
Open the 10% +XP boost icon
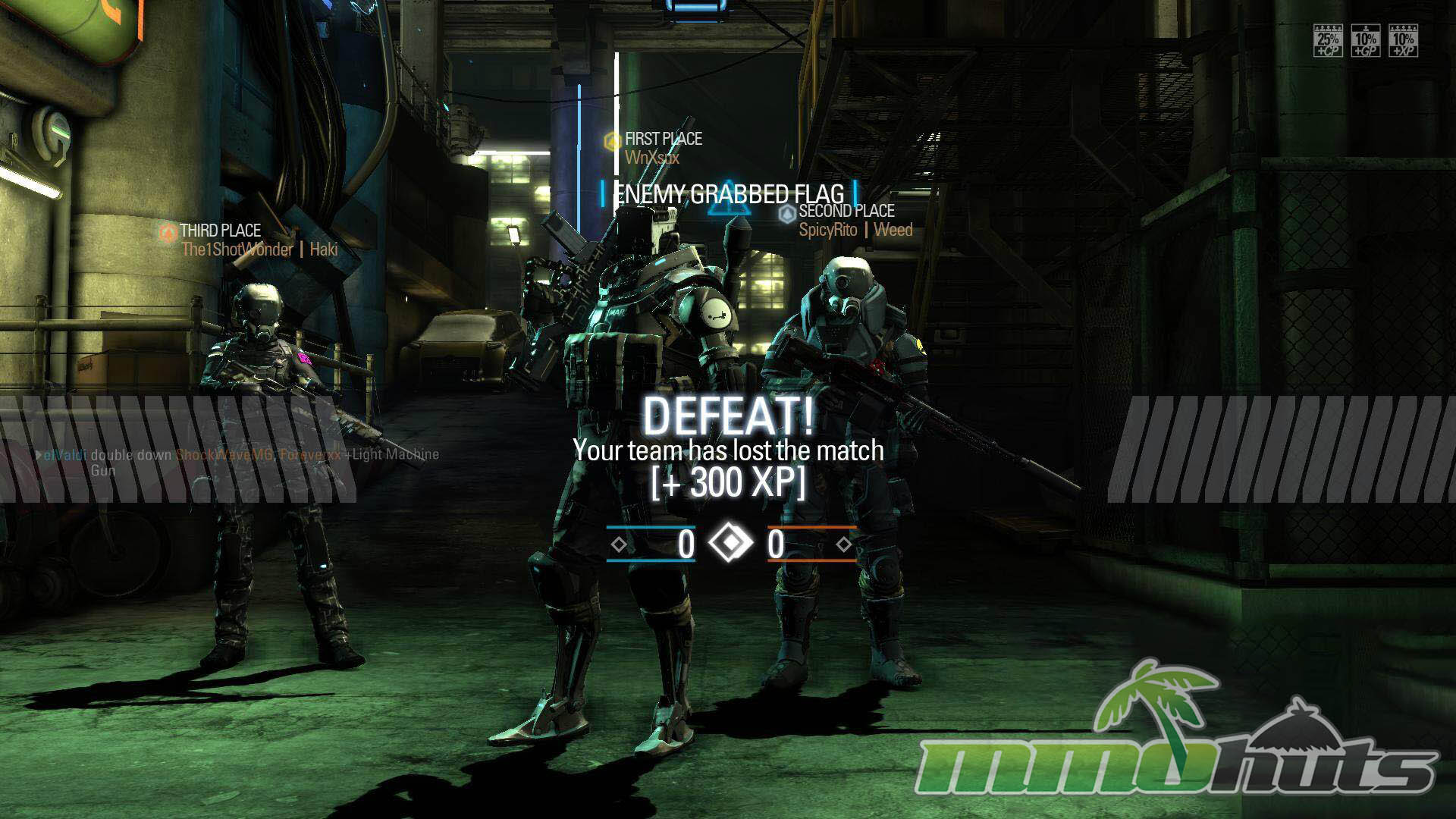[x=1403, y=40]
